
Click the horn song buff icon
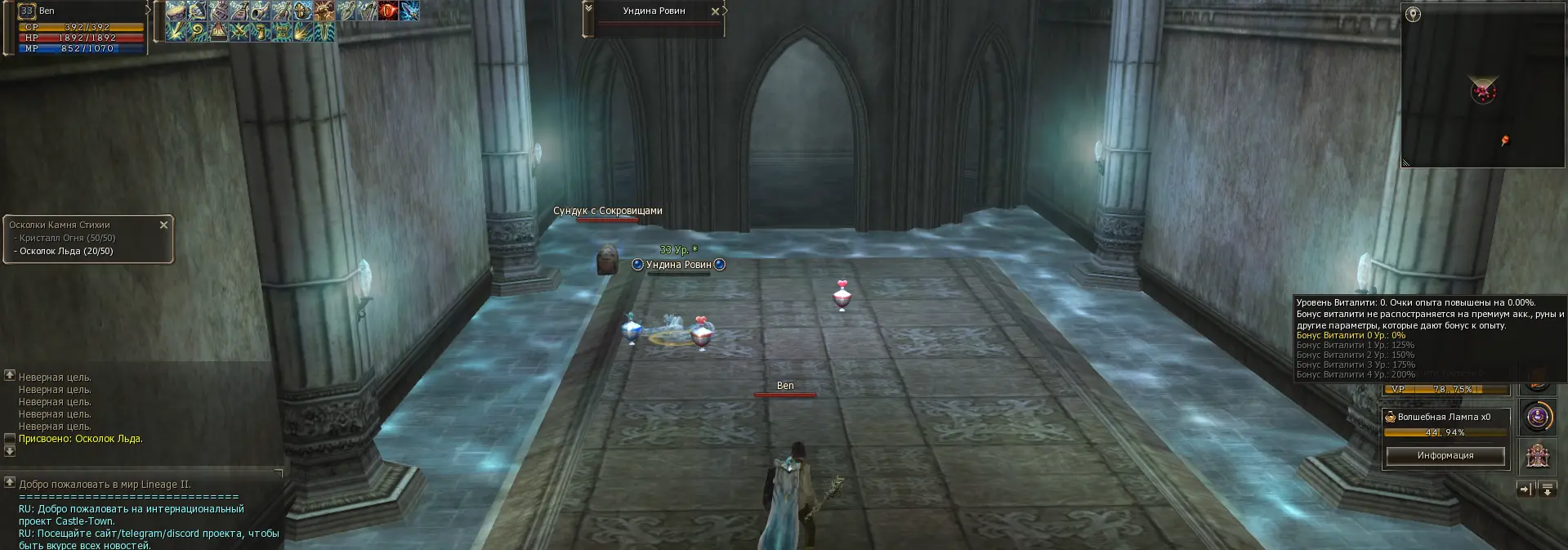coord(261,11)
